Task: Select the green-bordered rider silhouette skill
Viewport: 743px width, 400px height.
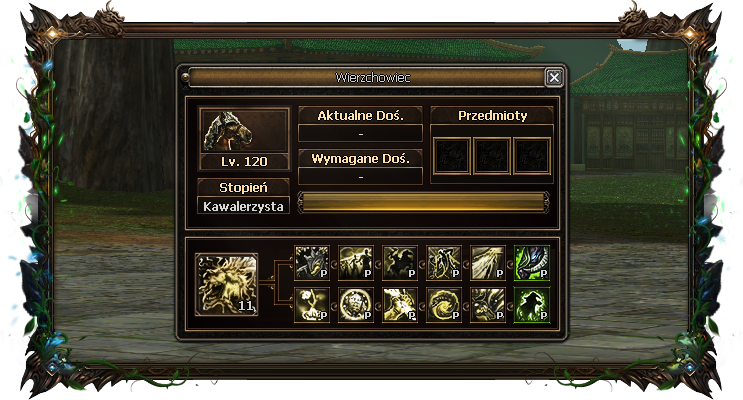Action: (531, 305)
